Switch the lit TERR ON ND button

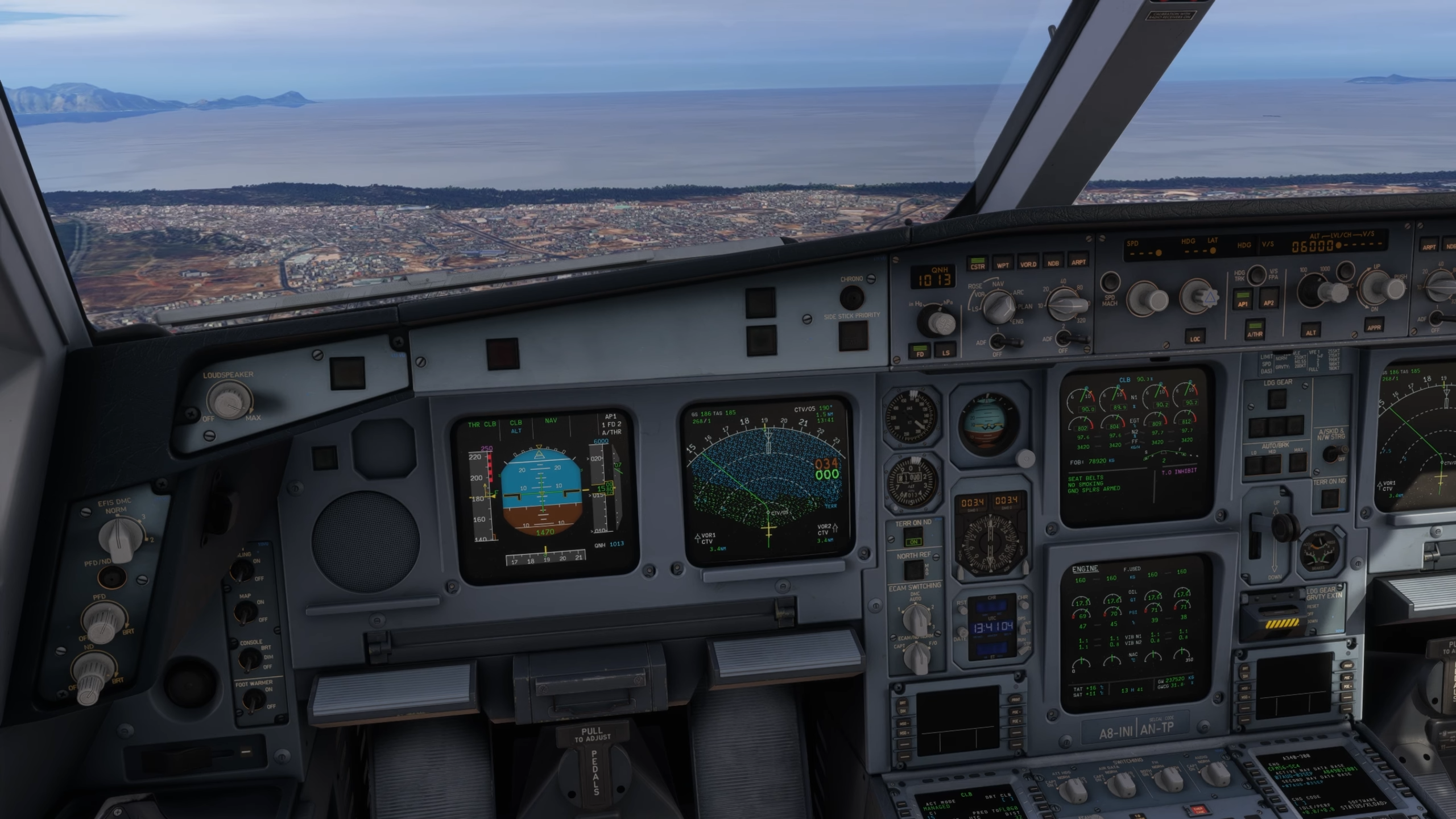point(914,540)
